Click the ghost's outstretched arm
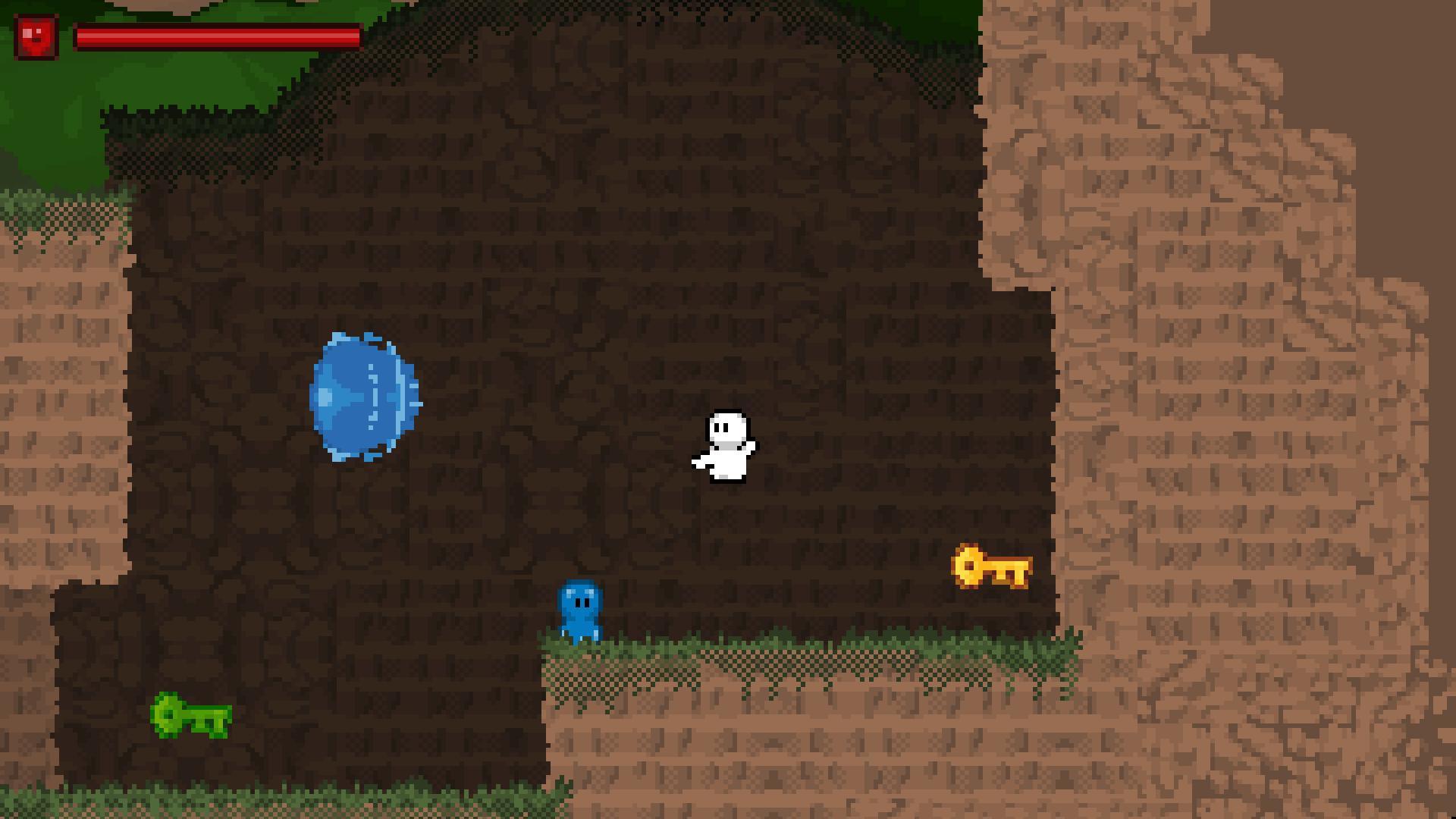This screenshot has height=819, width=1456. 698,459
